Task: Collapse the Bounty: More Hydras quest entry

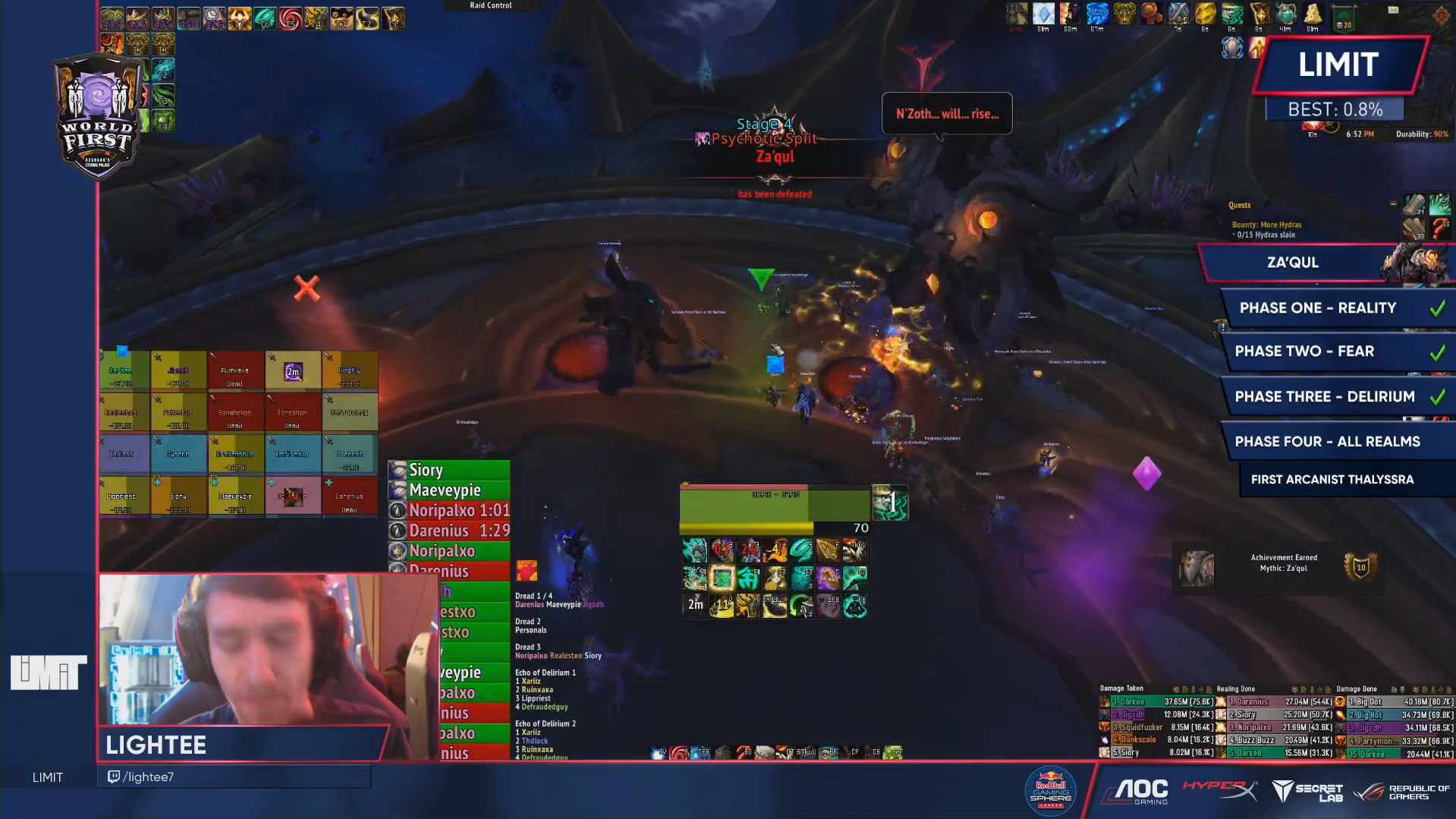Action: click(1266, 225)
